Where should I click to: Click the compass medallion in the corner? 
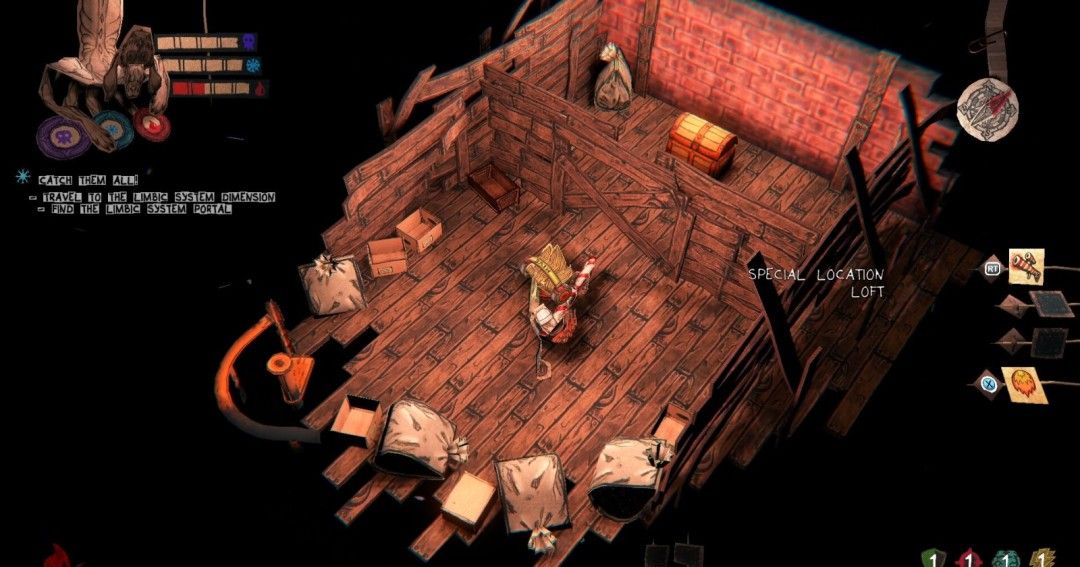(986, 106)
